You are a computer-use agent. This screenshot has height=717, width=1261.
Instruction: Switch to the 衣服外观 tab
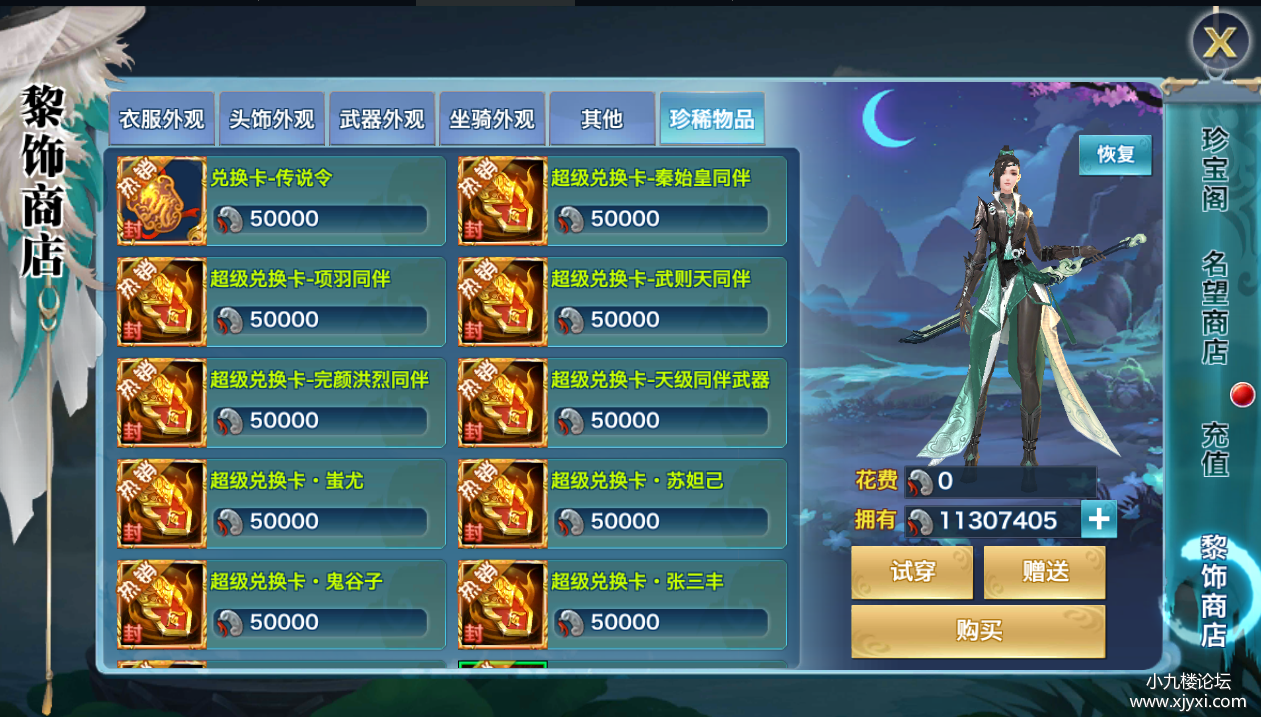point(161,120)
